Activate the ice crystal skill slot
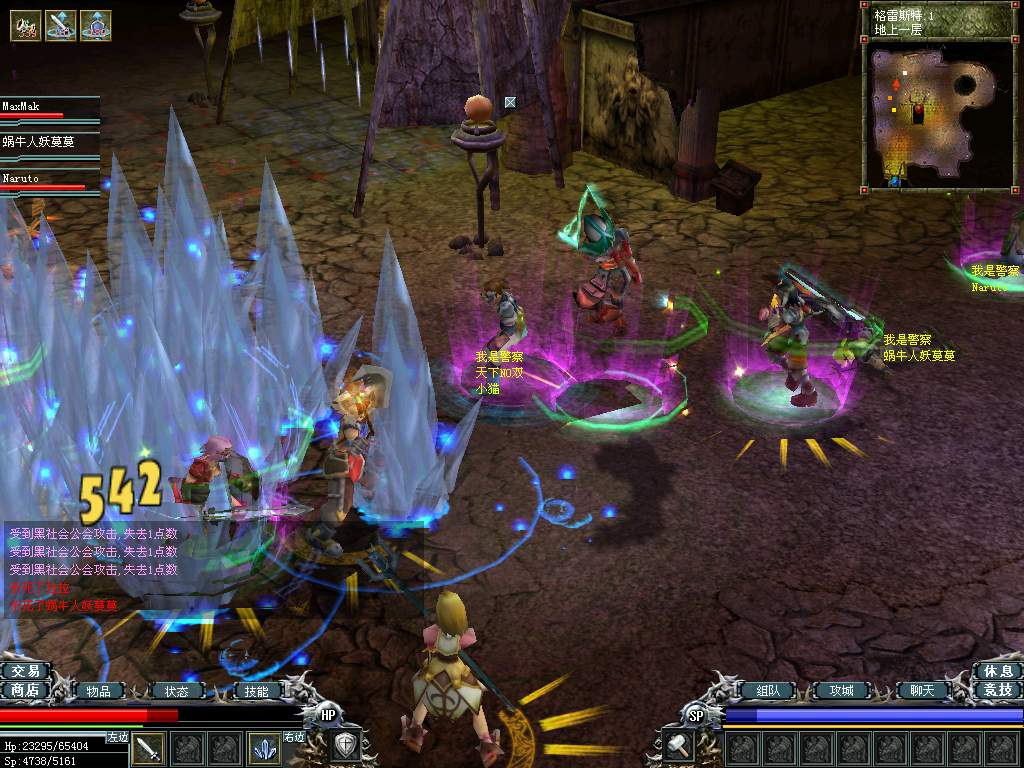Viewport: 1024px width, 768px height. click(264, 748)
